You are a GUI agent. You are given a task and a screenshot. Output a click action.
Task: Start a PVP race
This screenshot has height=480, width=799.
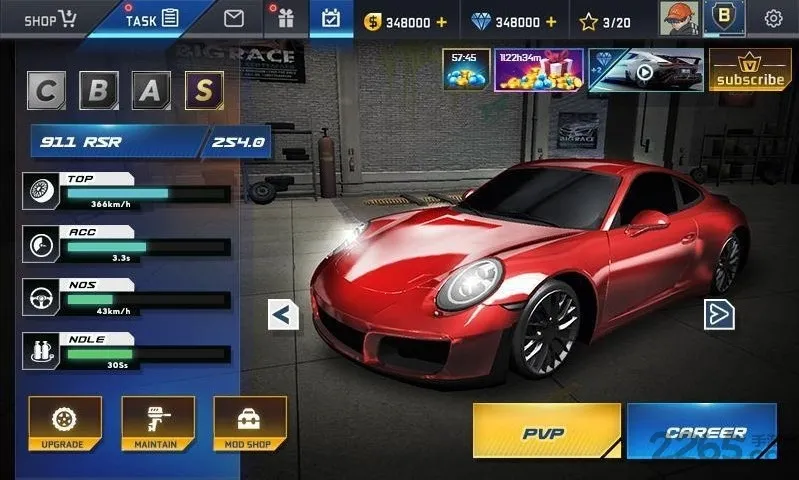point(545,431)
